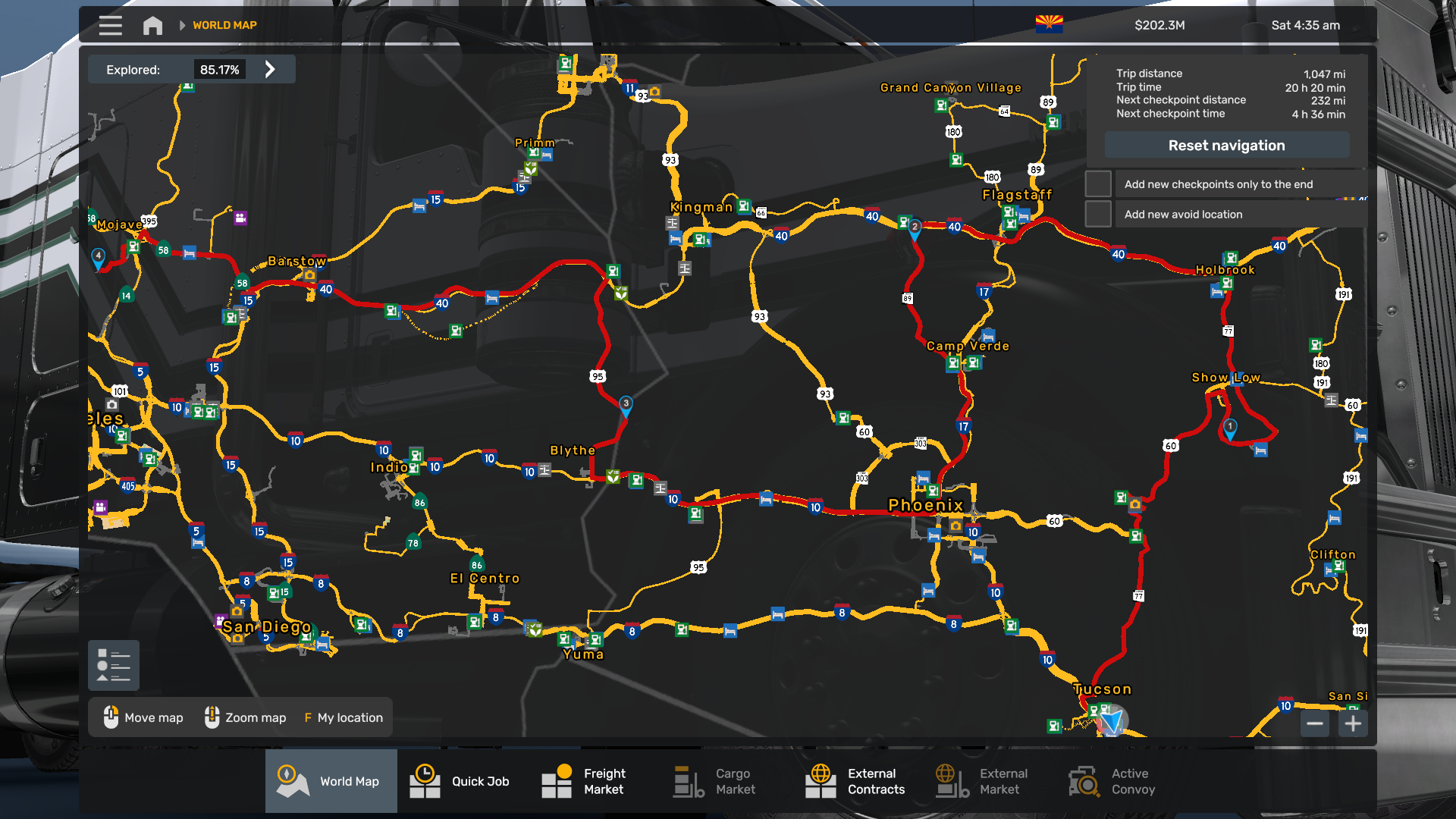The width and height of the screenshot is (1456, 819).
Task: Click the Reset navigation button
Action: click(x=1226, y=145)
